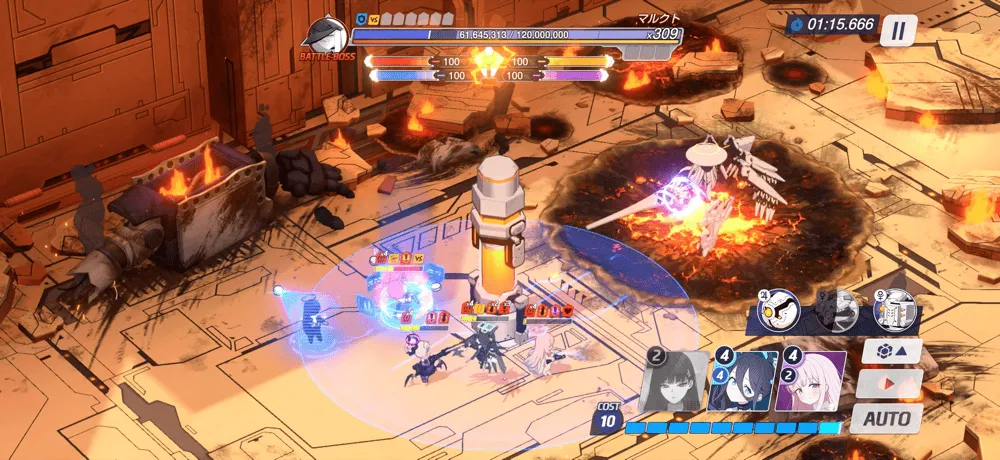The image size is (1000, 460).
Task: Toggle AUTO battle mode
Action: tap(887, 418)
